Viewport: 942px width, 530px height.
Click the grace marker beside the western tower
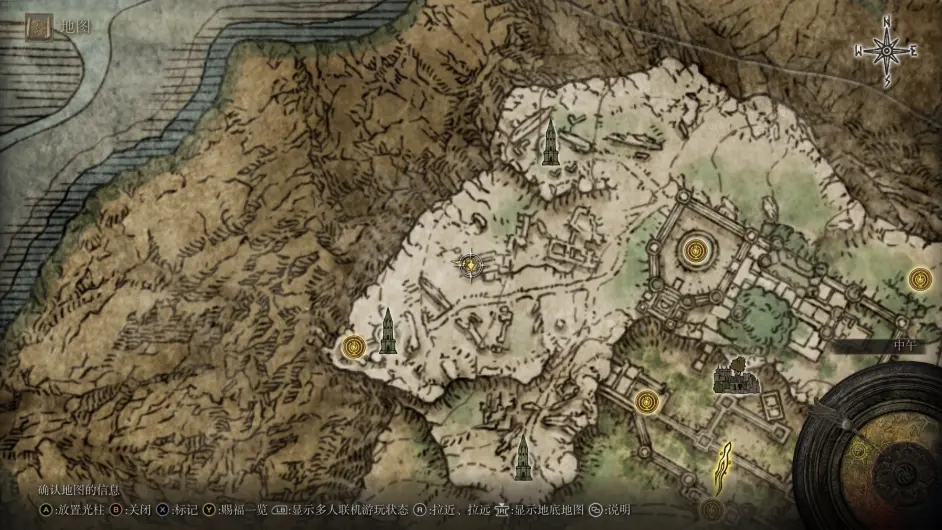click(x=353, y=347)
